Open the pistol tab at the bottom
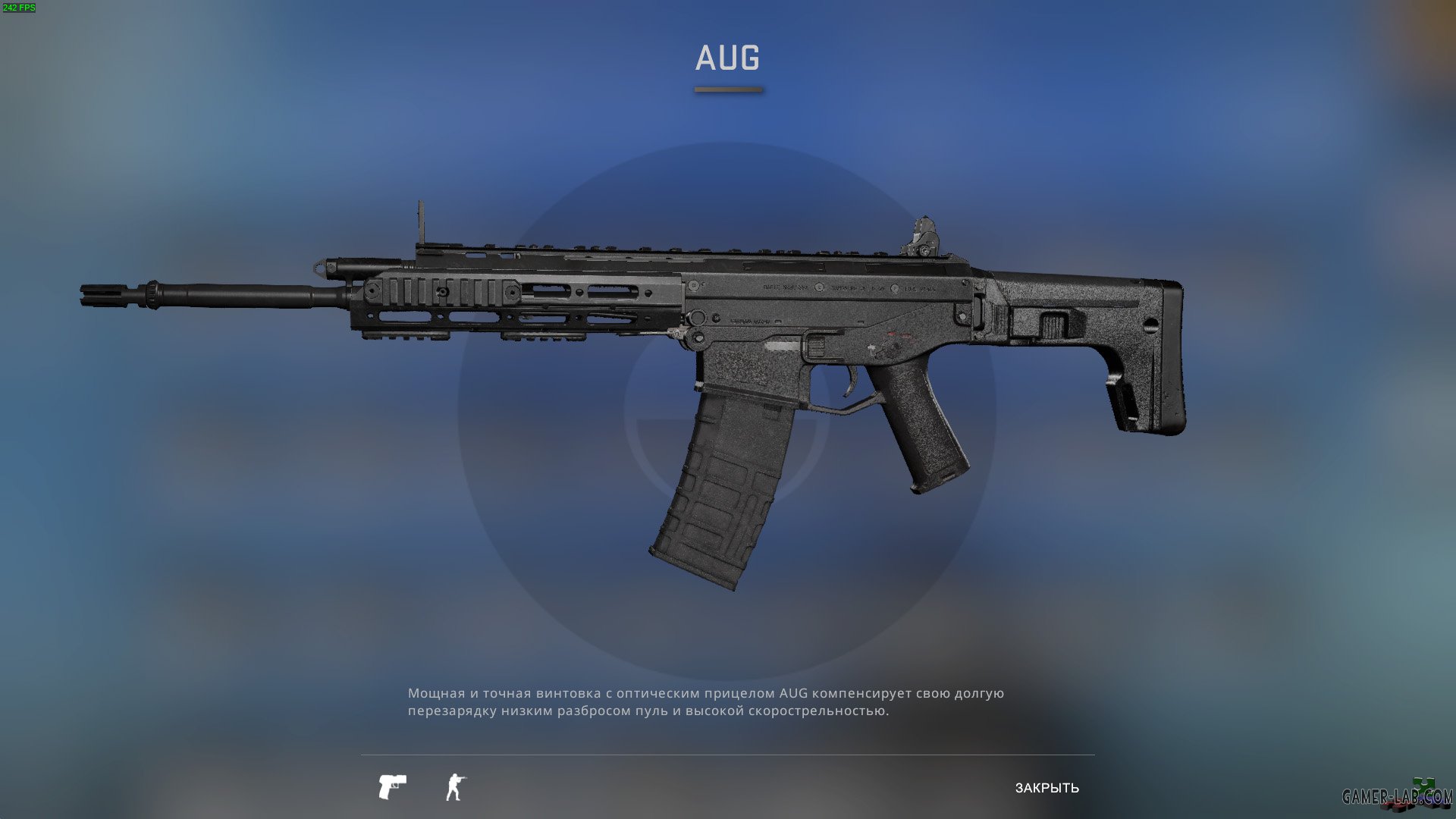This screenshot has width=1456, height=819. point(394,786)
